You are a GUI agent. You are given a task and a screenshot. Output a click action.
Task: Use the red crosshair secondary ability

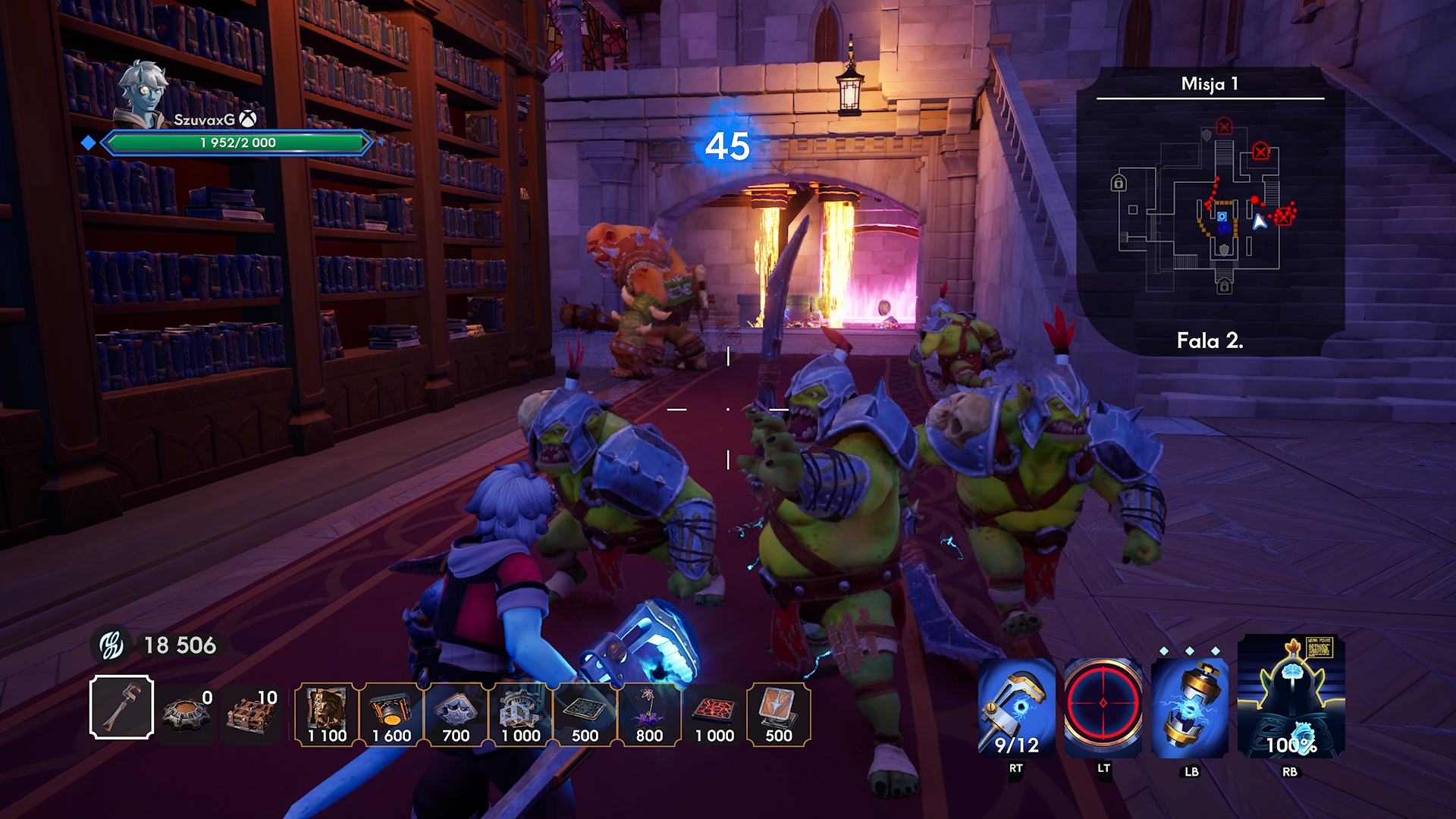pos(1103,705)
